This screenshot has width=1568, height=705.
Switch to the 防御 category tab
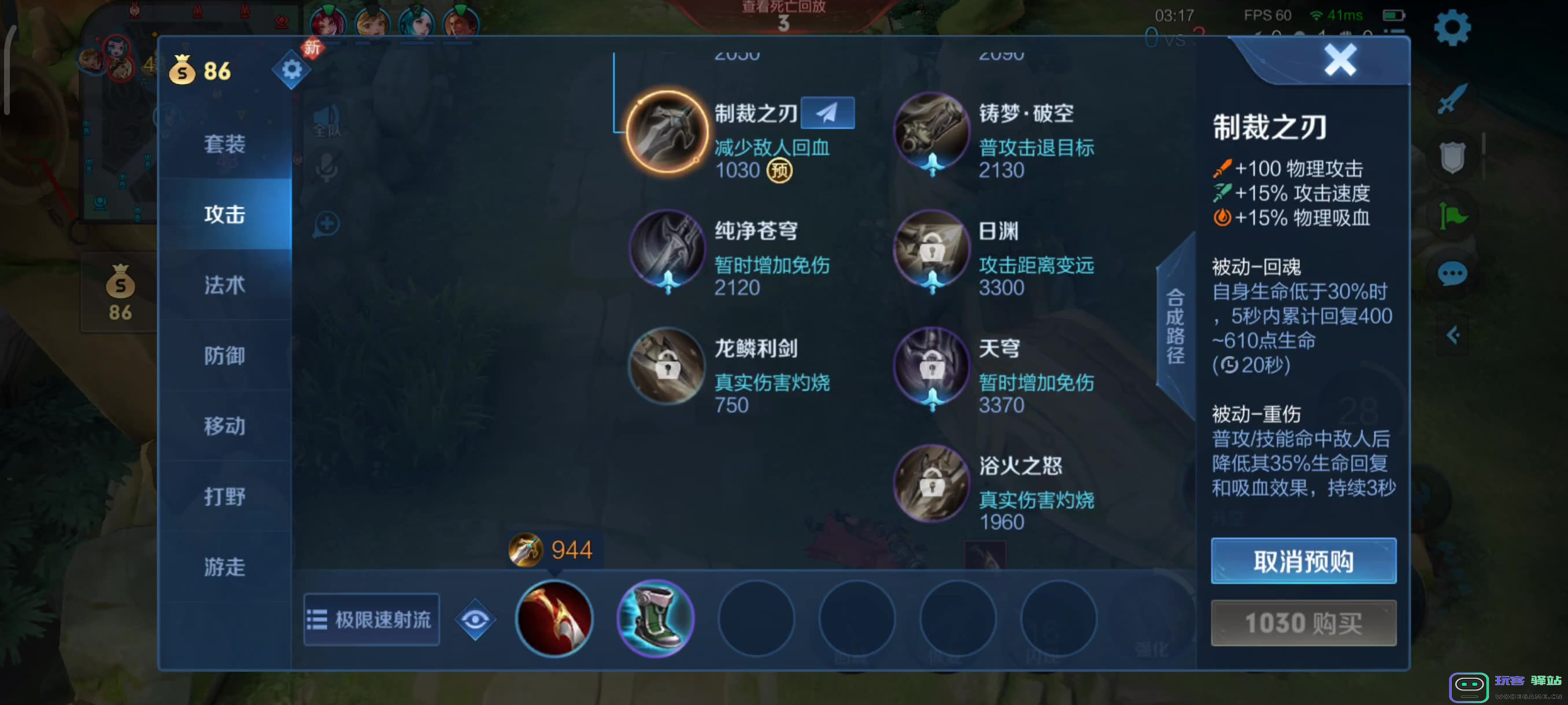tap(225, 356)
